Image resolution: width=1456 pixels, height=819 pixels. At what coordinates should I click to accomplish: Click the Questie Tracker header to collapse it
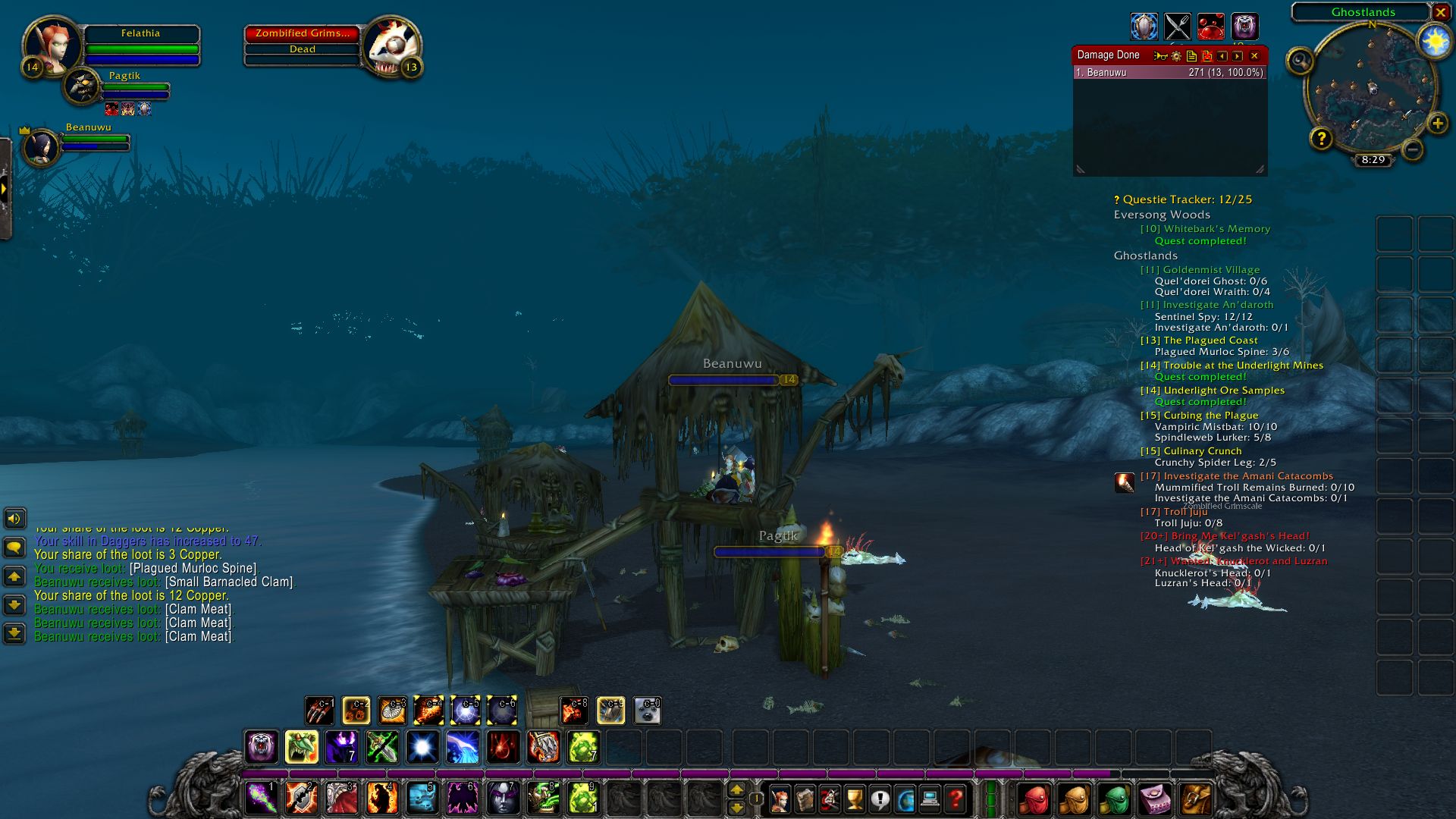tap(1181, 199)
